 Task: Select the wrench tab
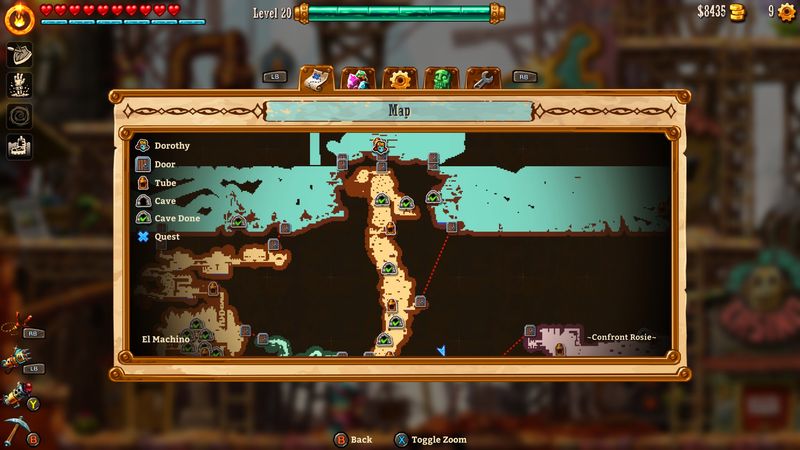(481, 79)
